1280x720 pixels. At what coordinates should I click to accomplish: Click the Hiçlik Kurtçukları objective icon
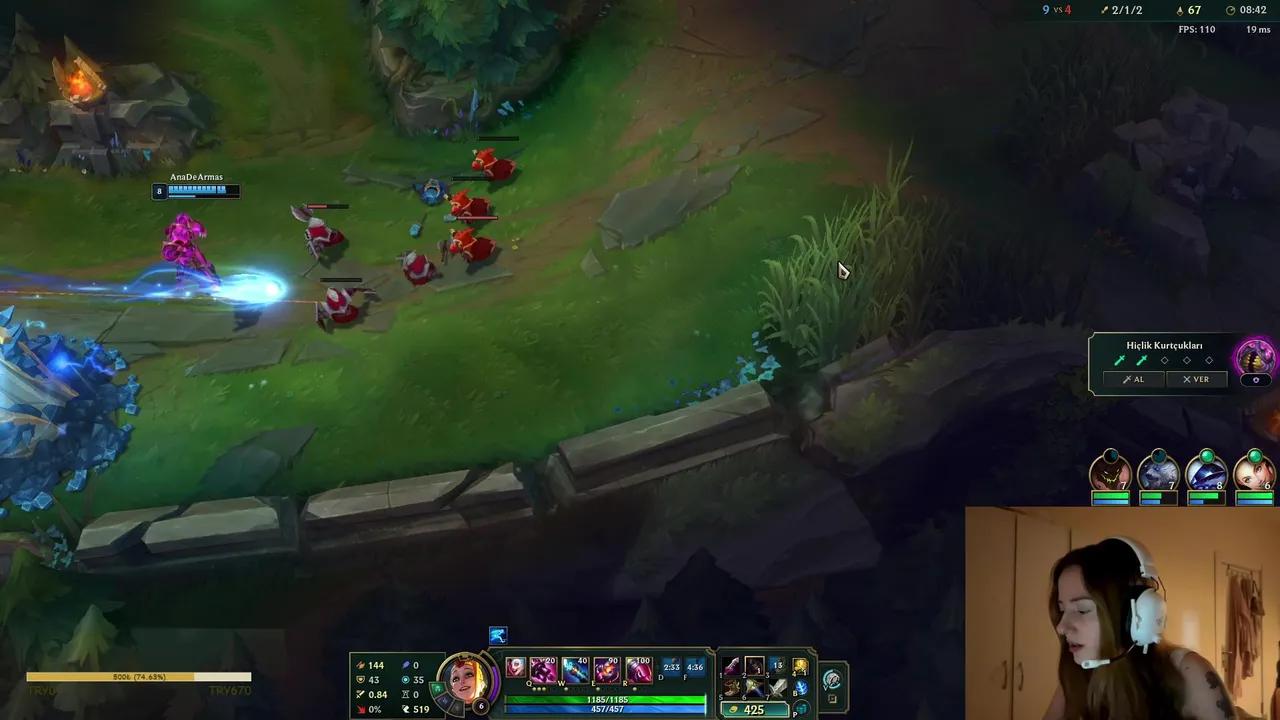[1253, 357]
